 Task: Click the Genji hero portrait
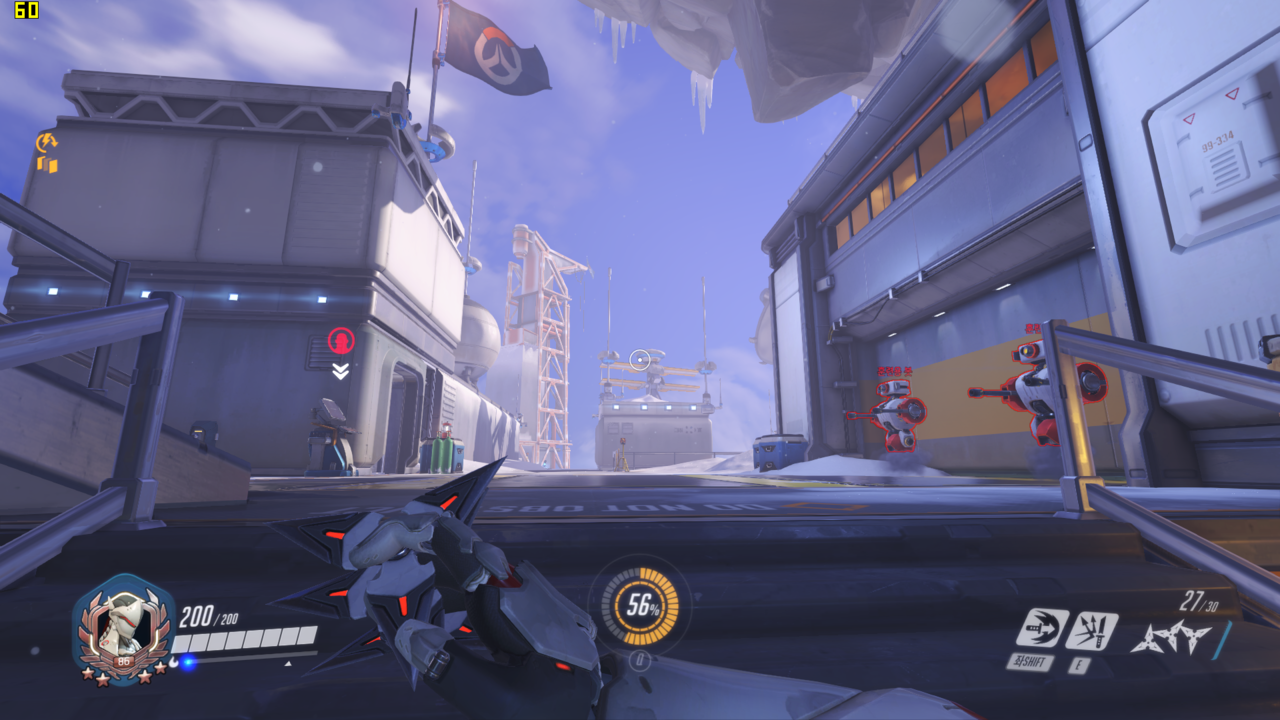[x=125, y=627]
